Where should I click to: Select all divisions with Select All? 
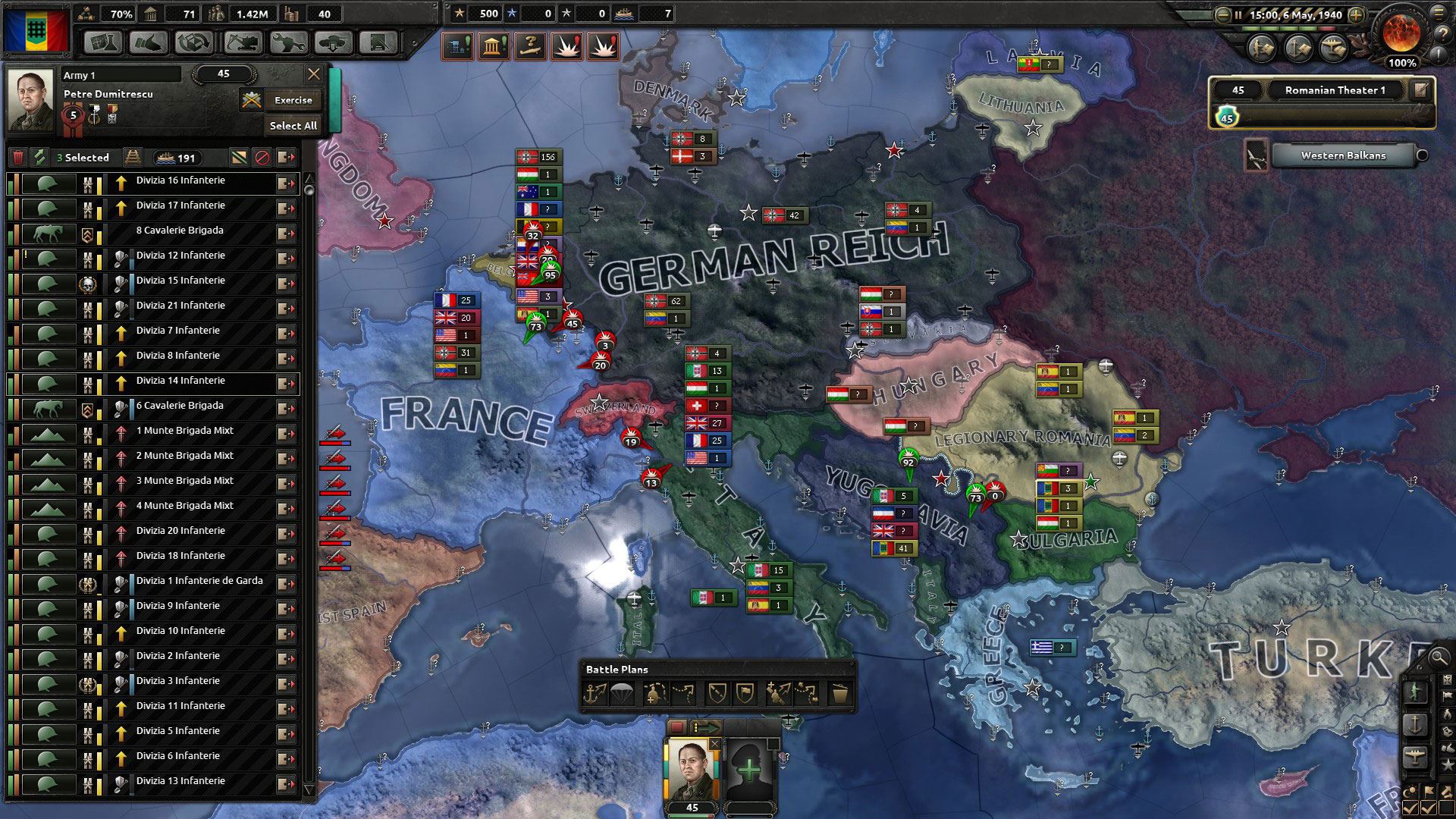tap(293, 126)
